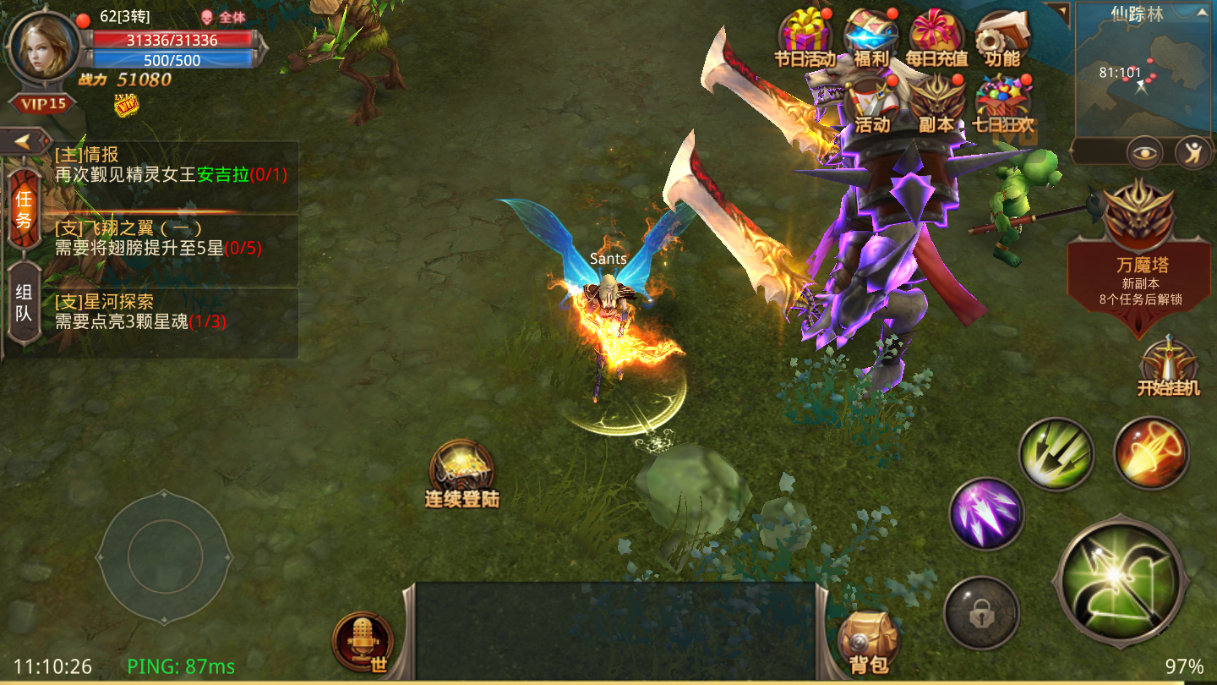Viewport: 1217px width, 685px height.
Task: Open the 功能 functions menu
Action: pos(1000,38)
